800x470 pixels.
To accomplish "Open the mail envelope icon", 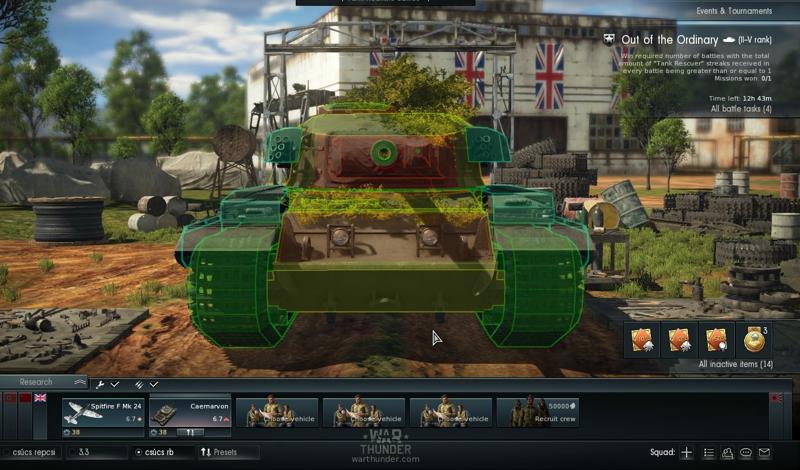I will tap(765, 453).
